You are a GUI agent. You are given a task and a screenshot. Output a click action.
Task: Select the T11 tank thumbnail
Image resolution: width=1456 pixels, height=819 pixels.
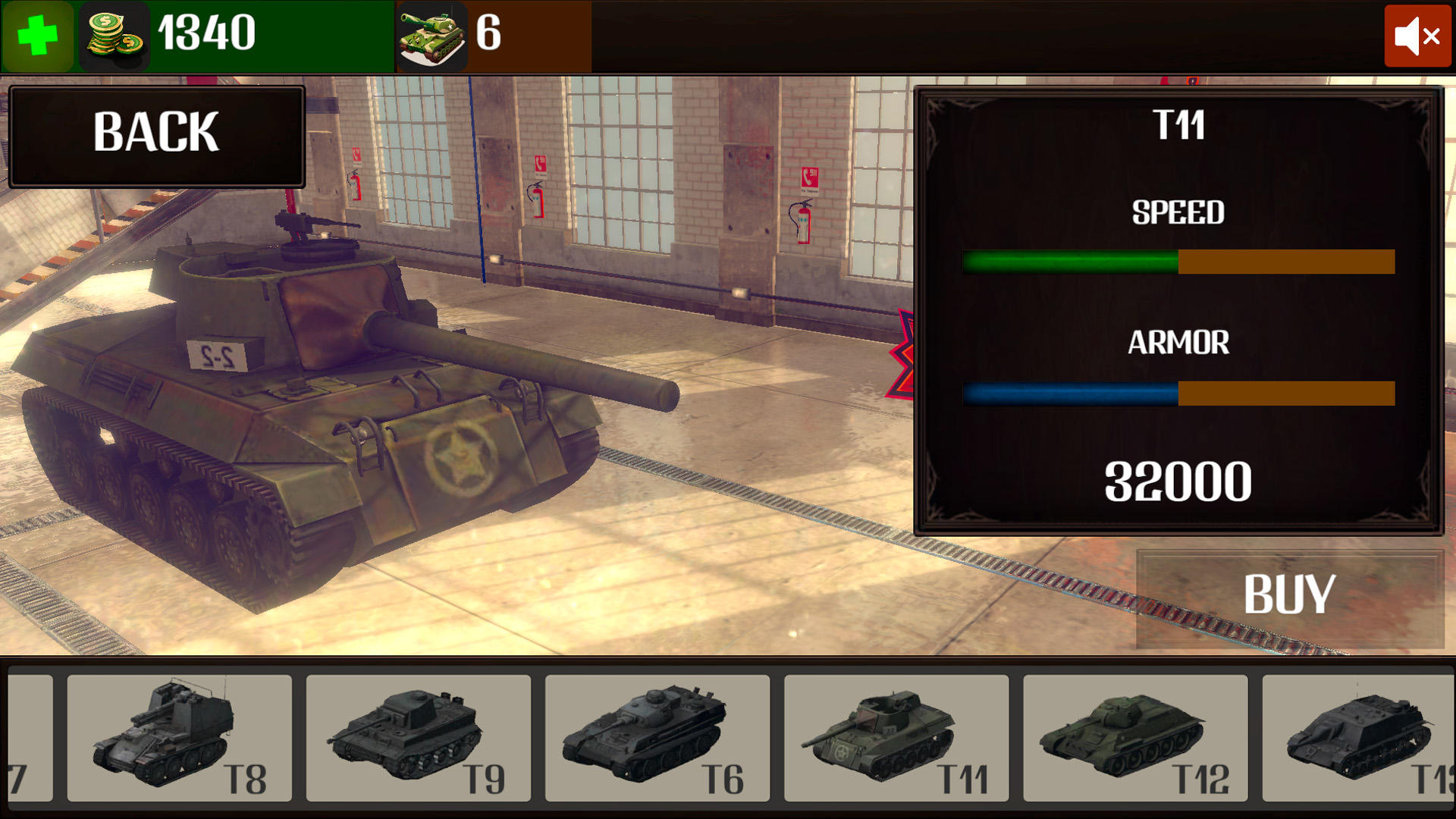895,737
